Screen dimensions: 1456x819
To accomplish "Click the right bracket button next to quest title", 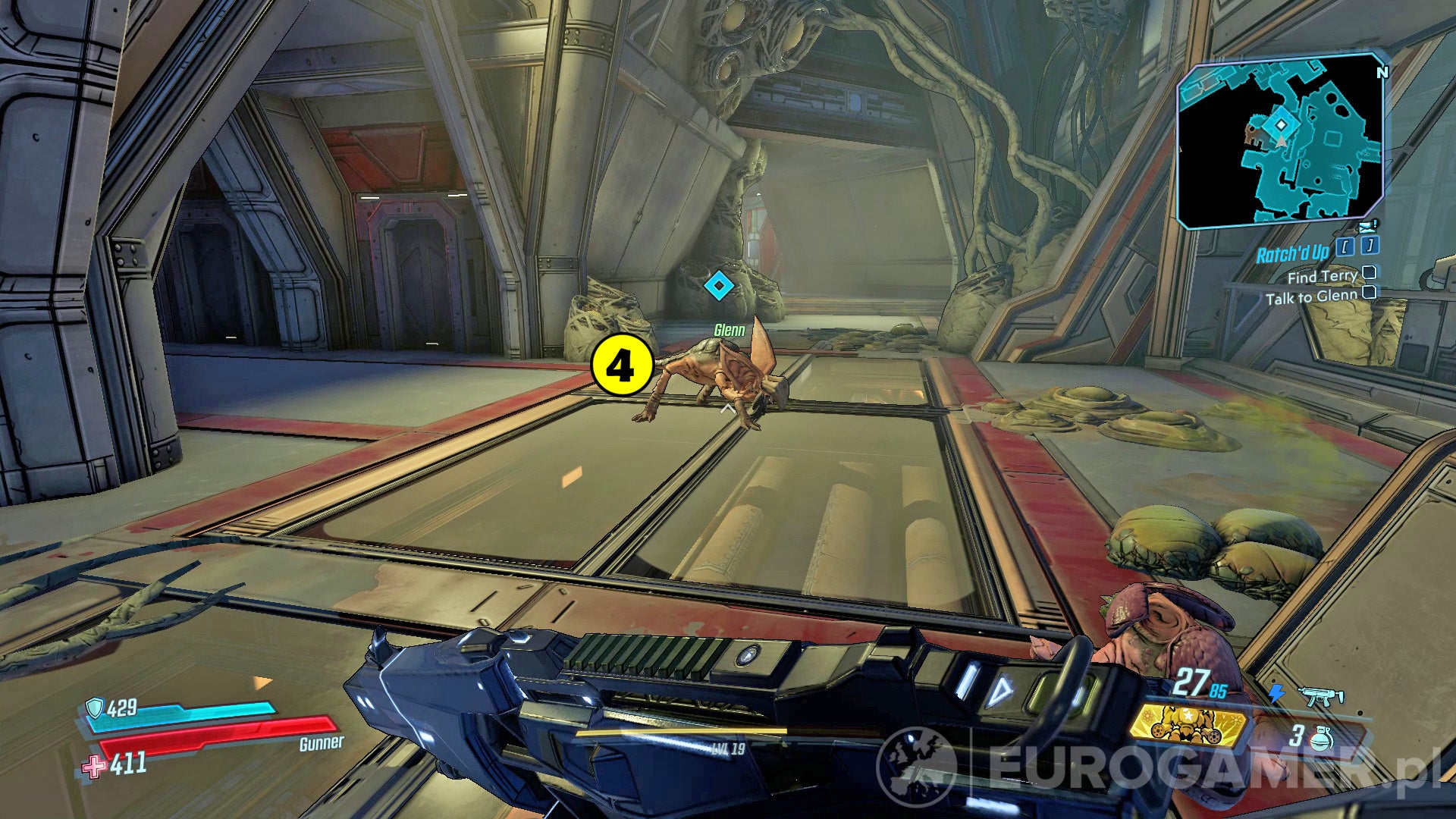I will click(1370, 247).
